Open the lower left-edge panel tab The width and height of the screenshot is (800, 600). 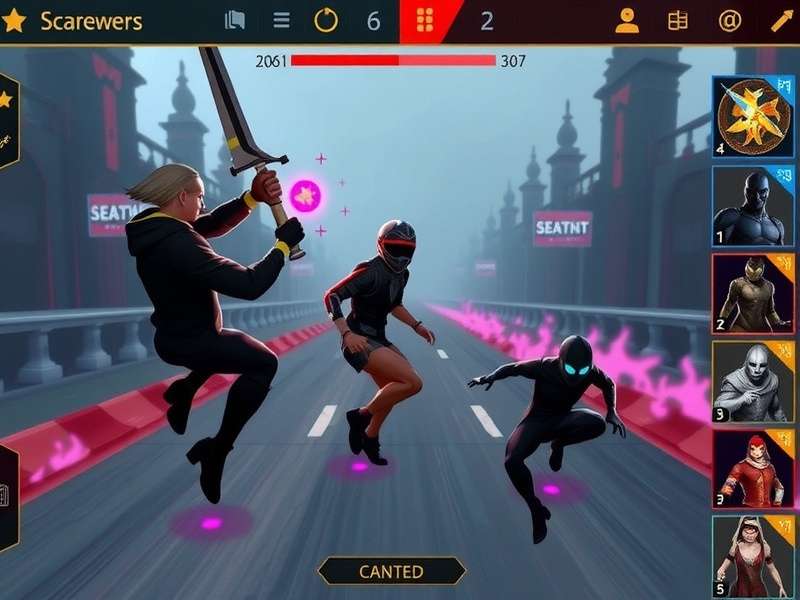[8, 497]
